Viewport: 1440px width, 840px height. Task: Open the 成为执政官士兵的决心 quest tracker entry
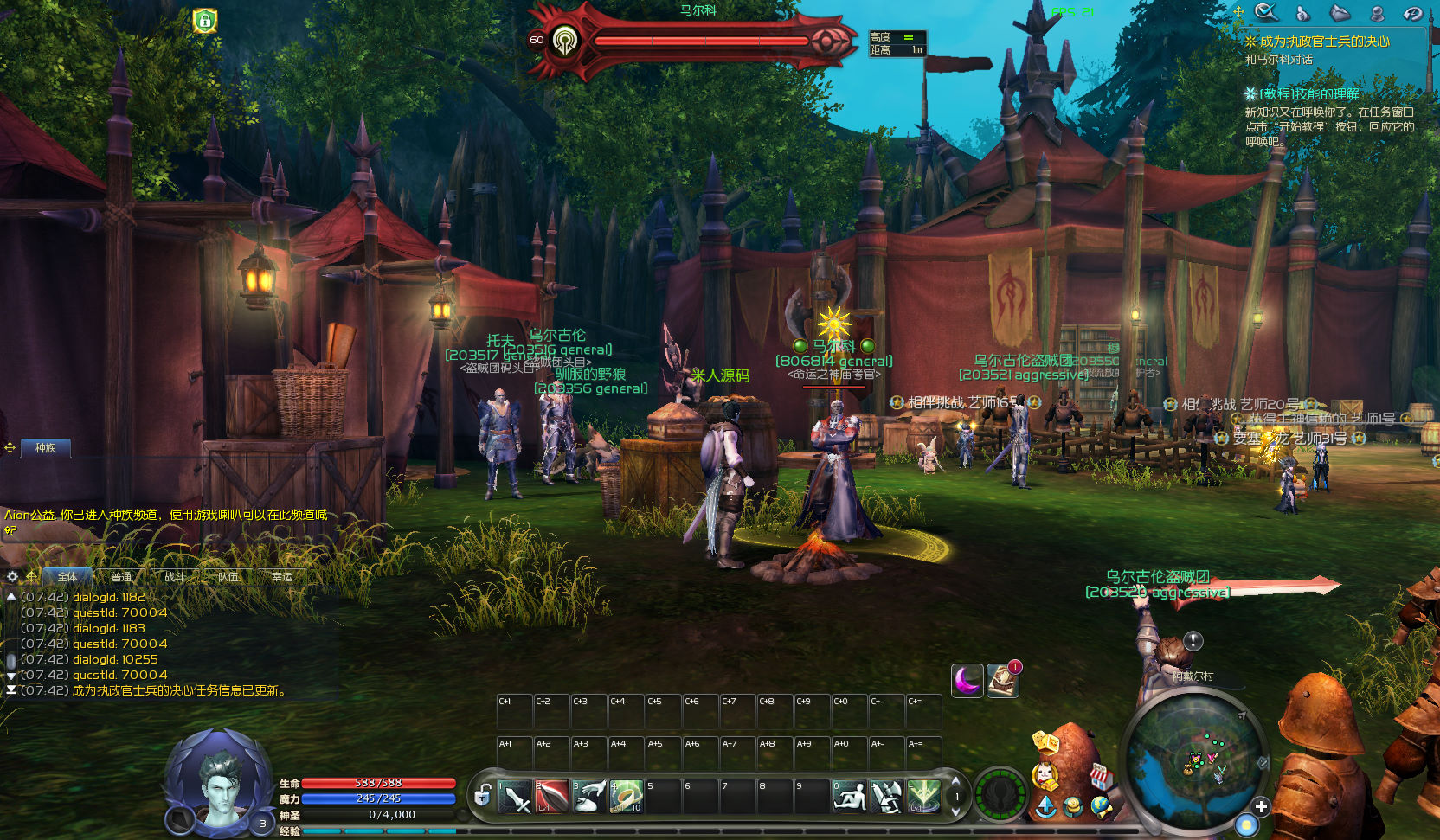1324,42
